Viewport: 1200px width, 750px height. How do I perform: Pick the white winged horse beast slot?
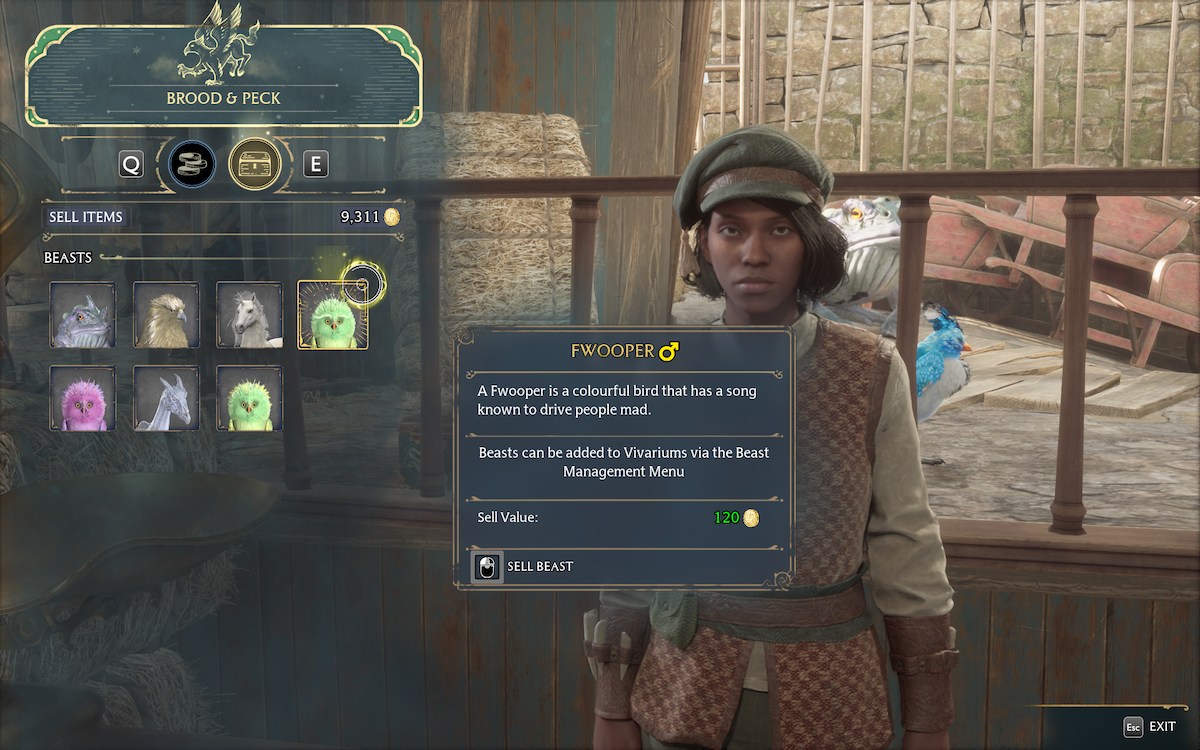click(x=249, y=315)
